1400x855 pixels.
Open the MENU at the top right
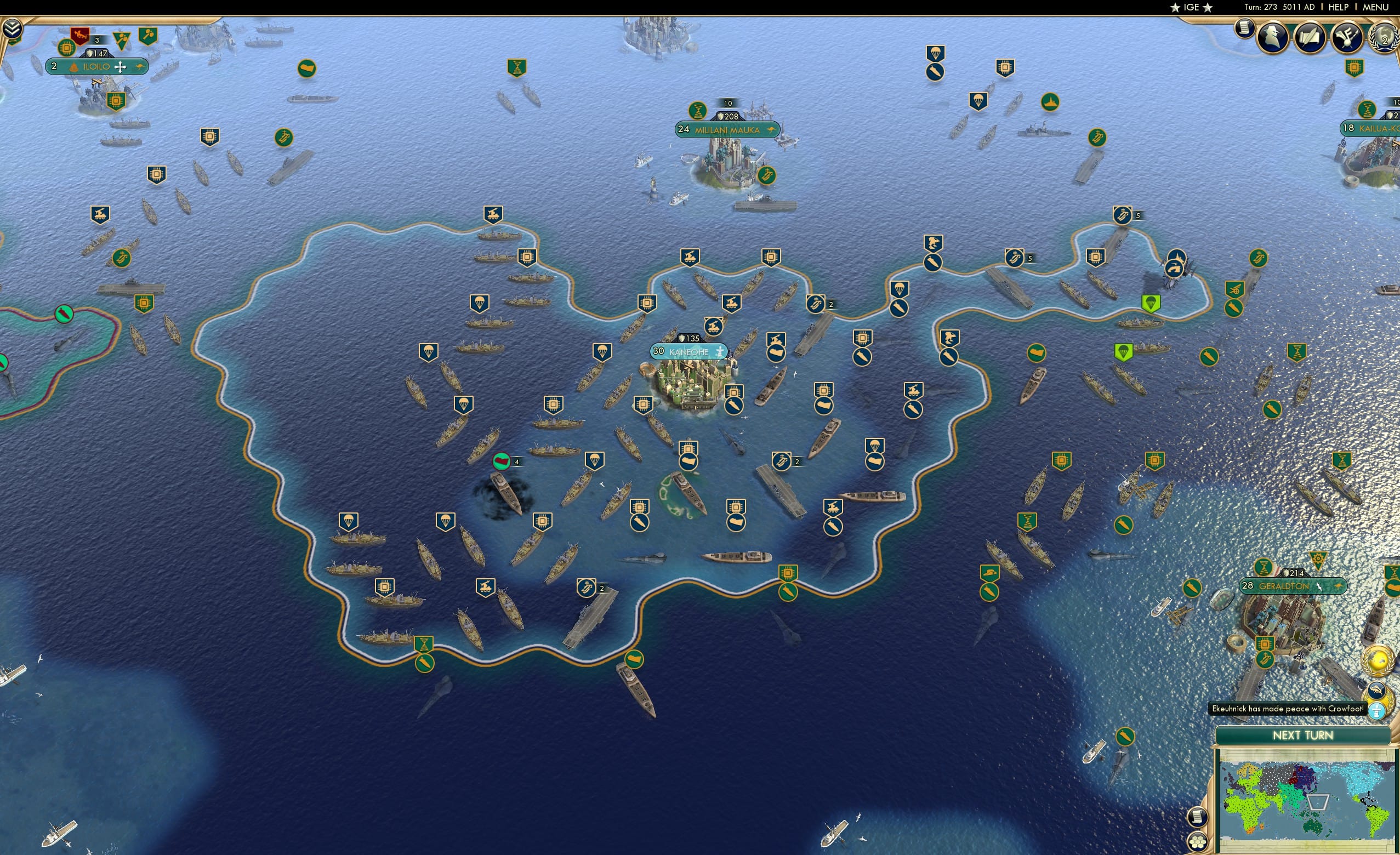(1375, 7)
